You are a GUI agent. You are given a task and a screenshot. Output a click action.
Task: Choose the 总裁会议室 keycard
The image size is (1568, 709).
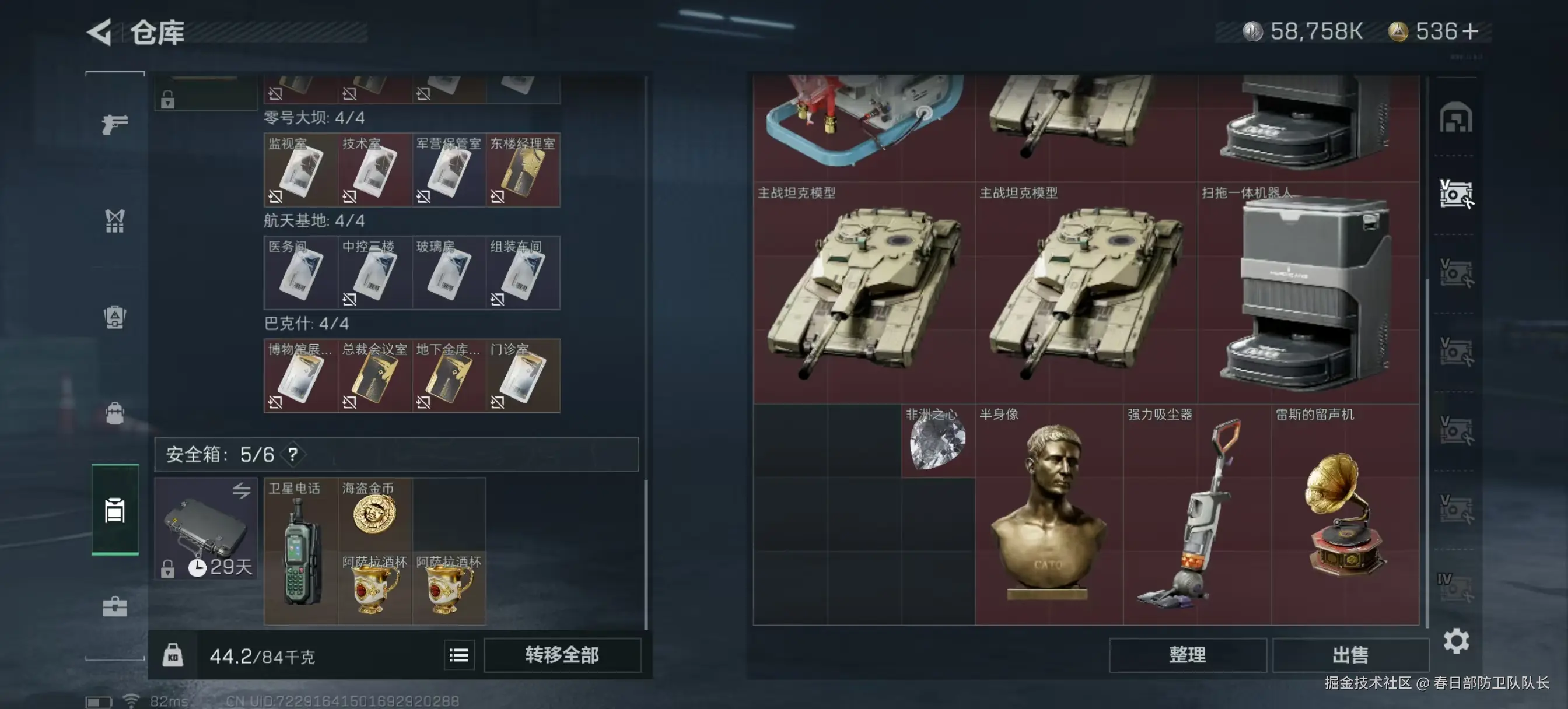coord(375,375)
